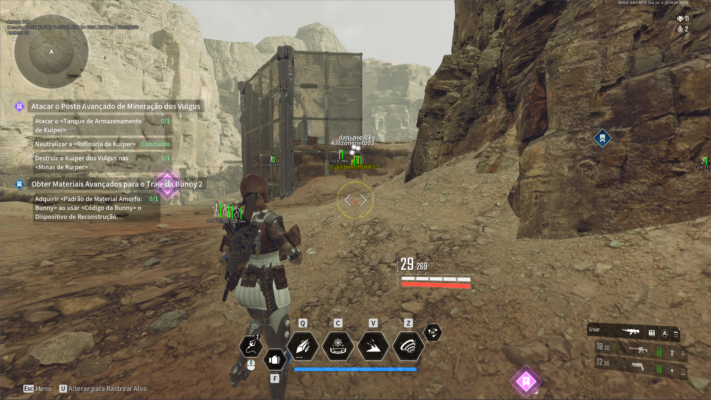
Task: Activate the dash streak skill
Action: pyautogui.click(x=372, y=346)
